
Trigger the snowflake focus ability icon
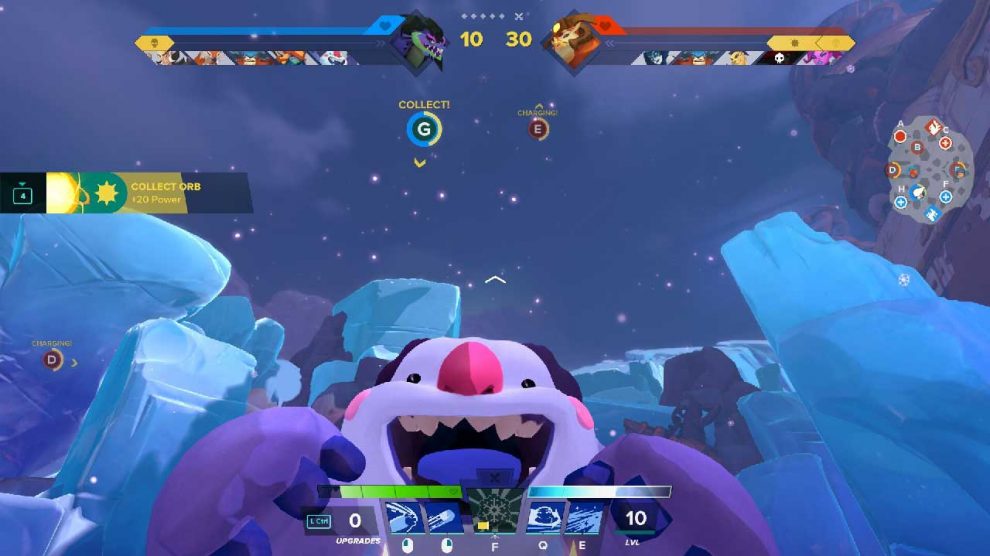(496, 511)
